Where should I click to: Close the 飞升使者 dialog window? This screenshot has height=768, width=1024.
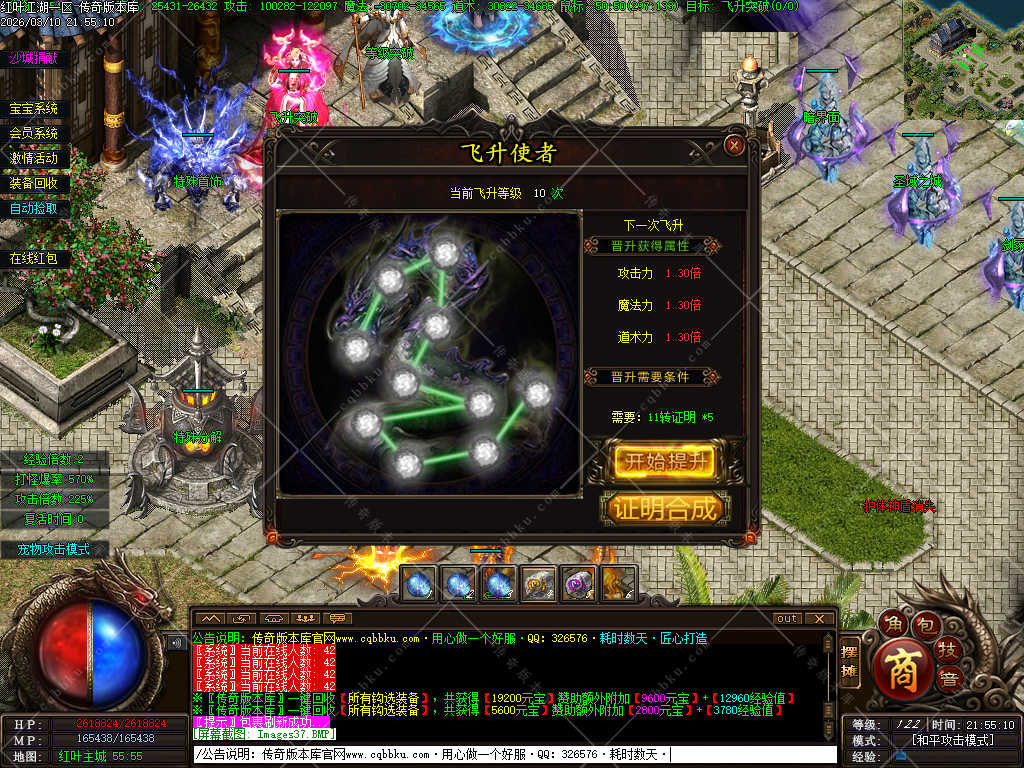[735, 145]
